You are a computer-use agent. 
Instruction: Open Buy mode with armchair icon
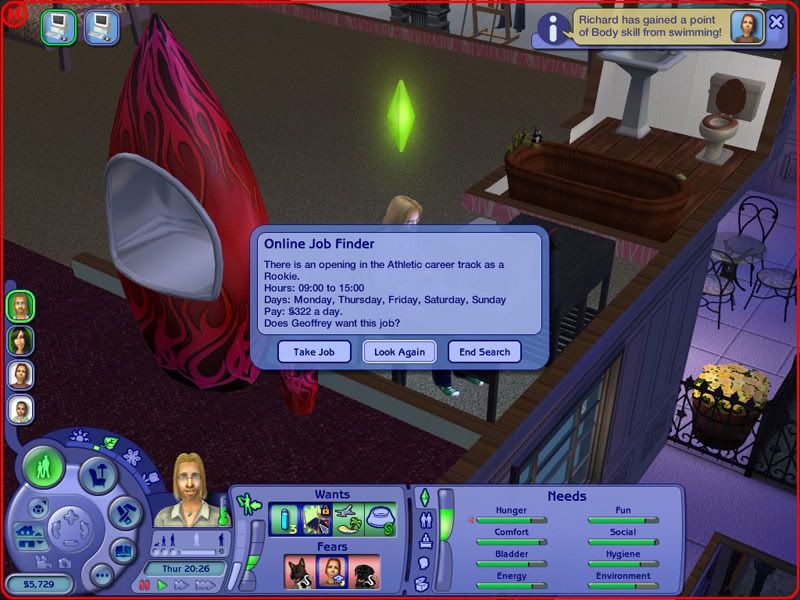pos(97,475)
